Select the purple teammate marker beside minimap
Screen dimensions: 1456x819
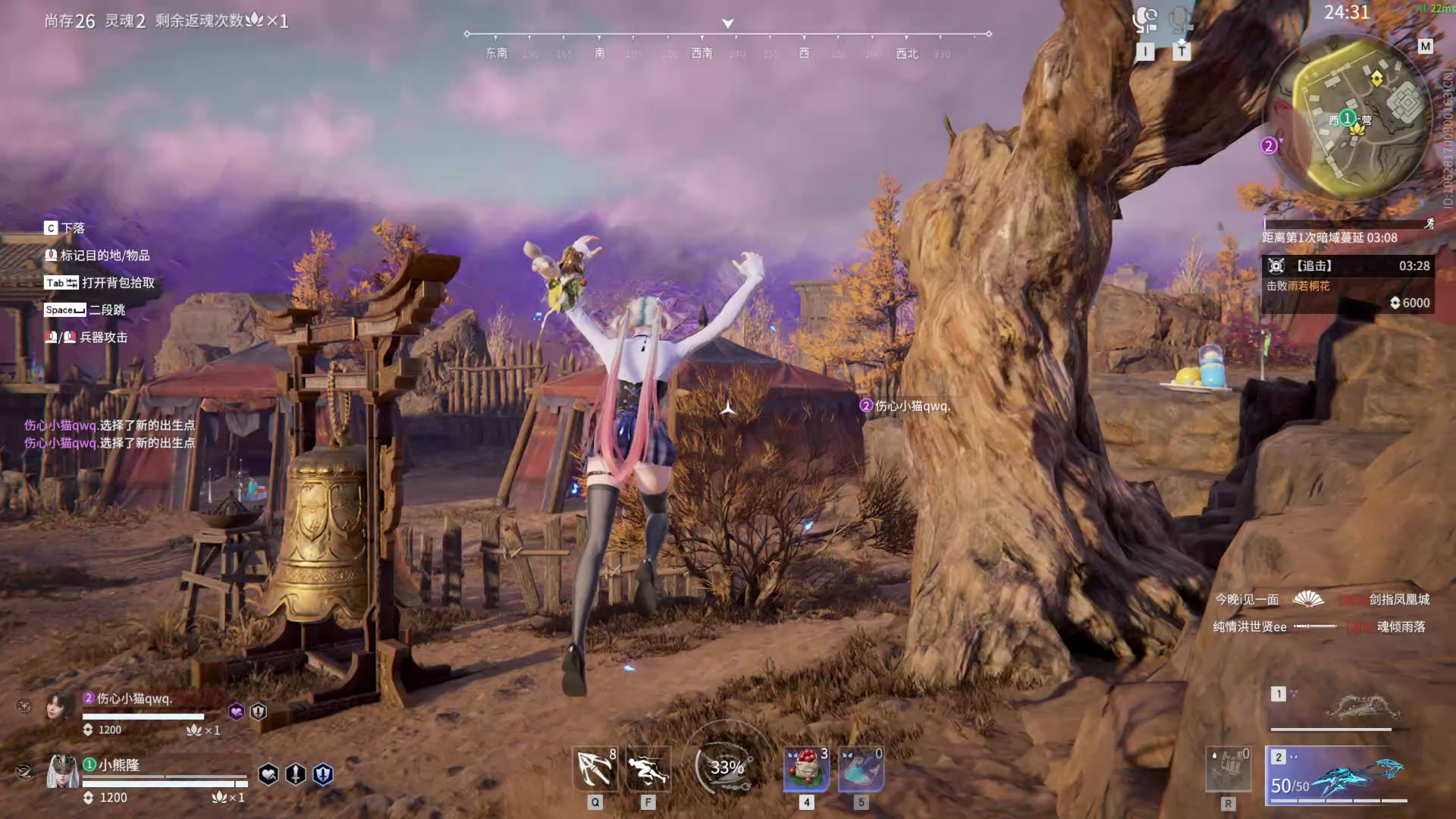pyautogui.click(x=1269, y=146)
